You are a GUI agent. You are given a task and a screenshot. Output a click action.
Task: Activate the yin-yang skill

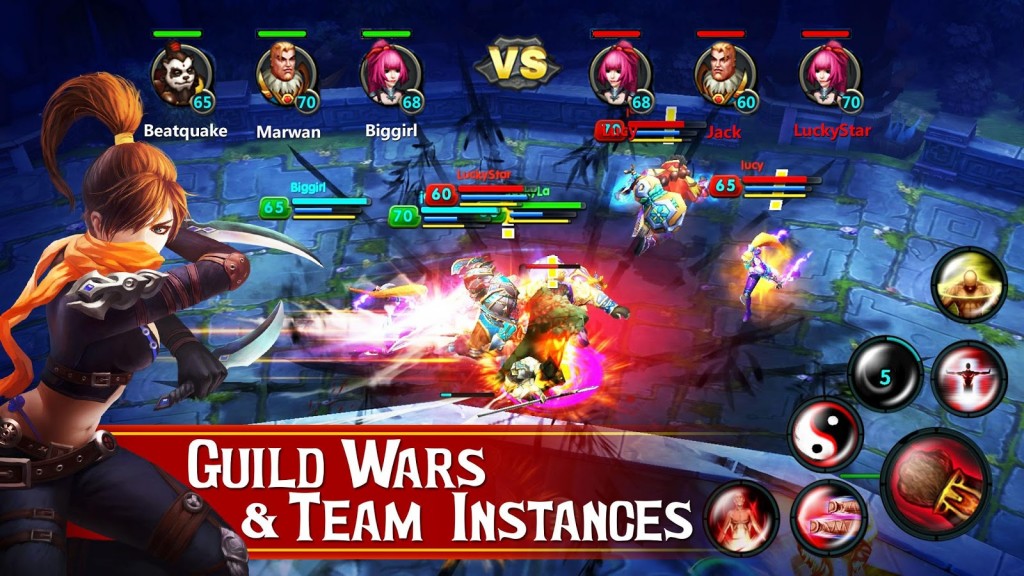(825, 434)
